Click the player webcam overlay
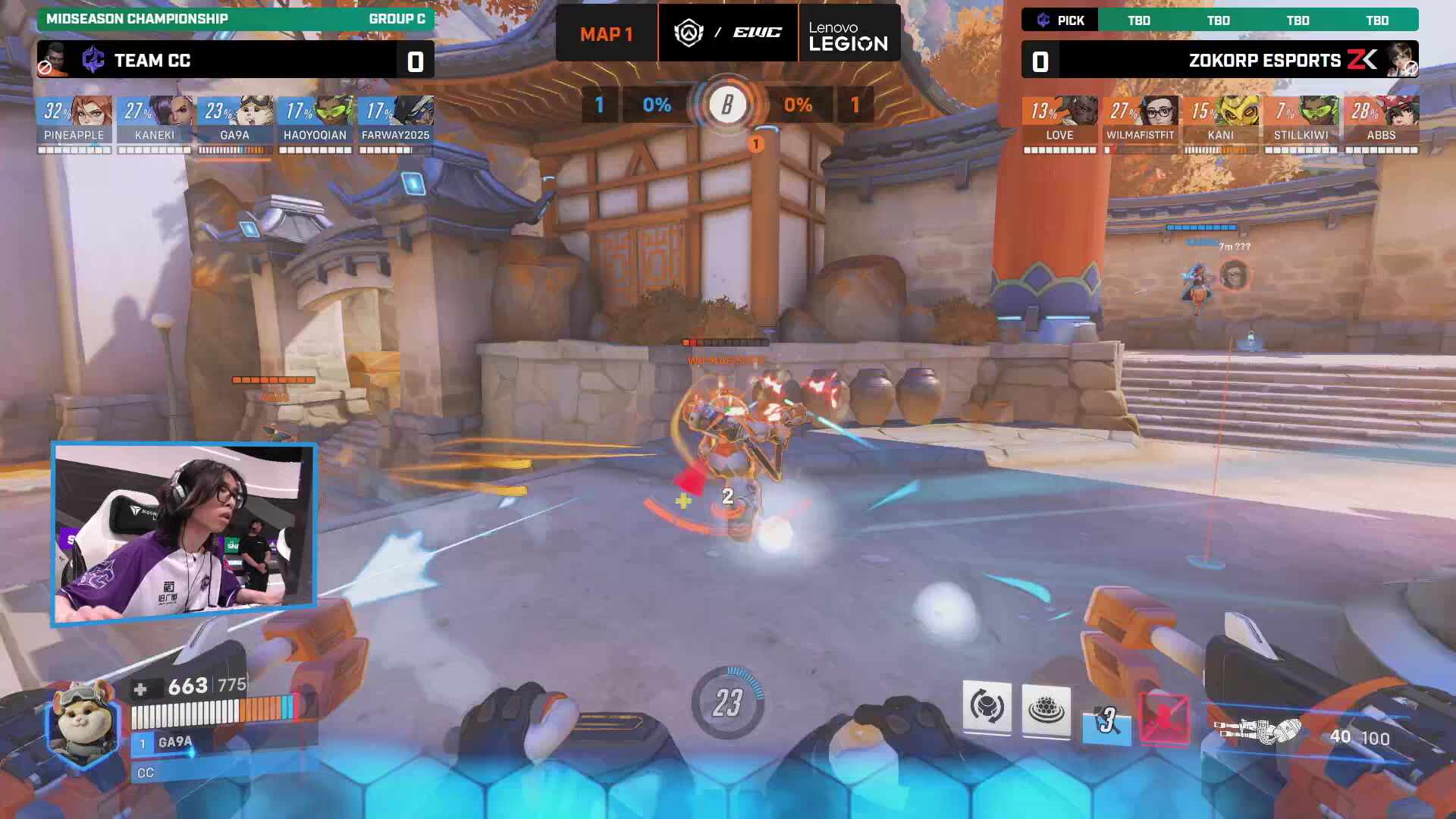 [x=184, y=533]
